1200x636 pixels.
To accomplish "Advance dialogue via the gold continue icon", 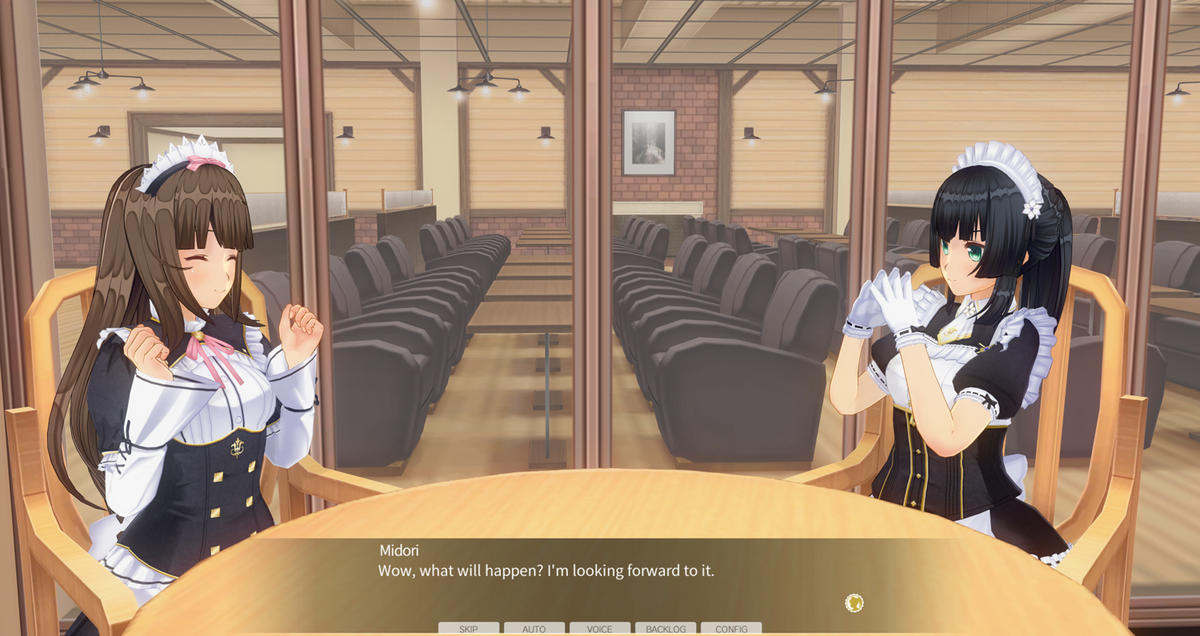I will pos(854,602).
